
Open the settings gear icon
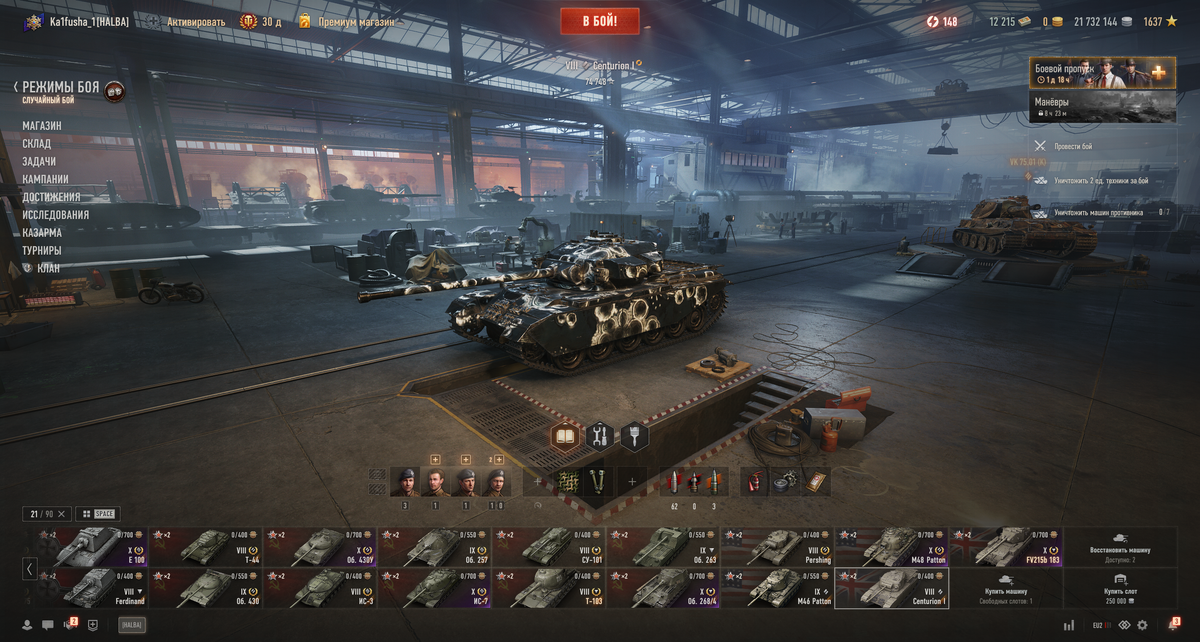(1143, 625)
